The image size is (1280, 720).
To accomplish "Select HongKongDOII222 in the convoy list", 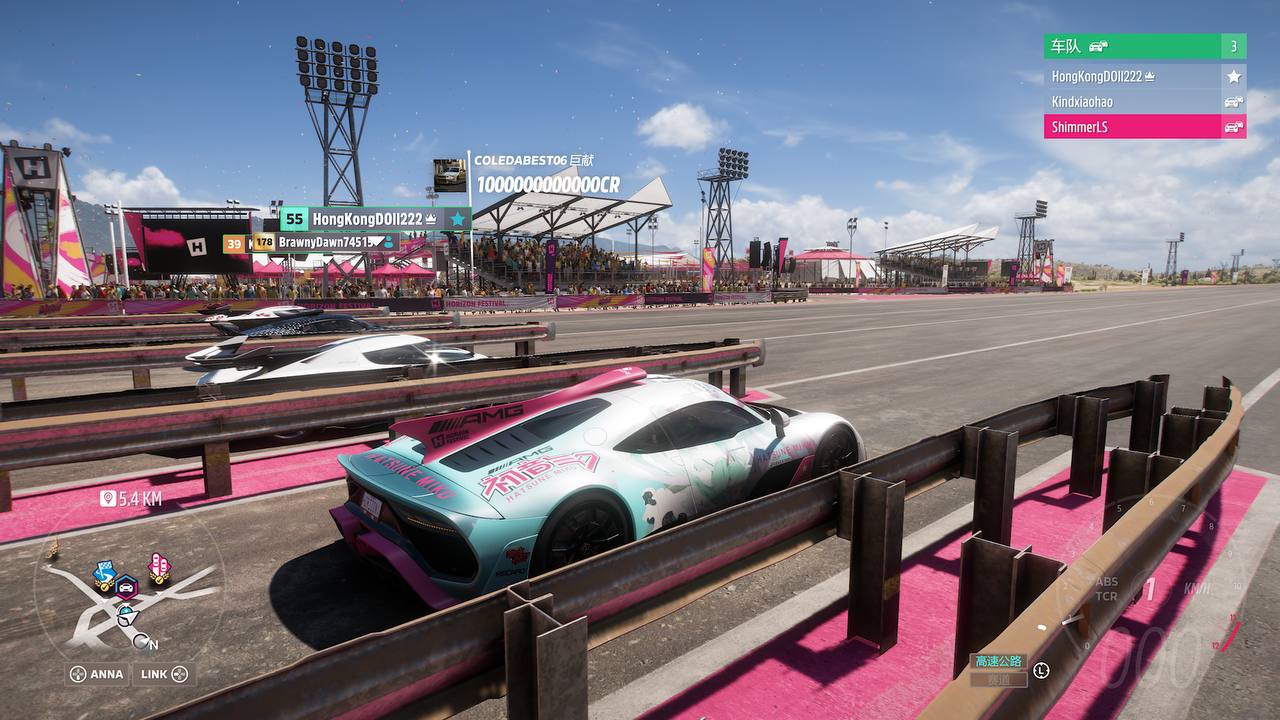I will [1130, 76].
